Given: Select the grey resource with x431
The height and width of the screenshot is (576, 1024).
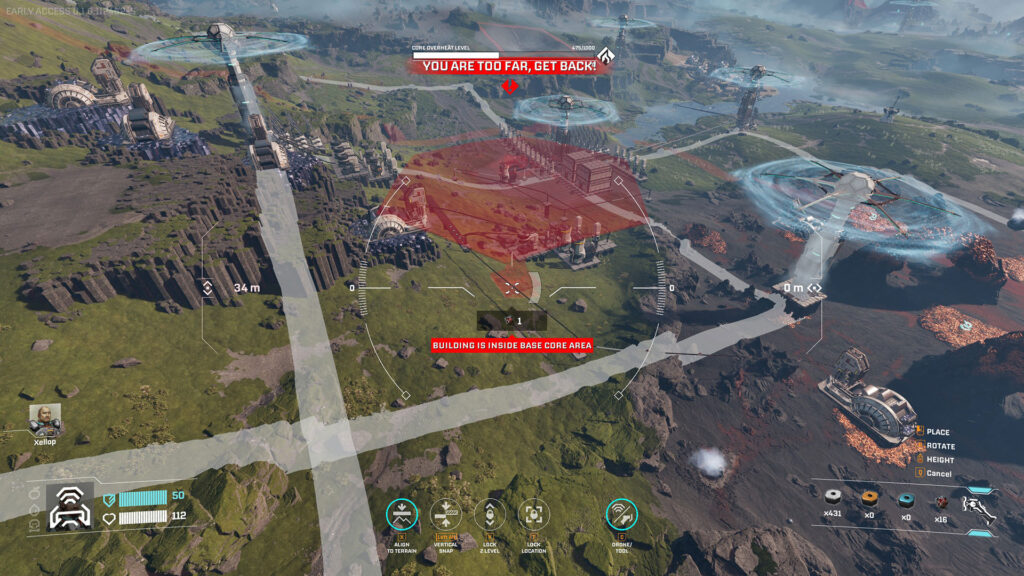Looking at the screenshot, I should (833, 497).
